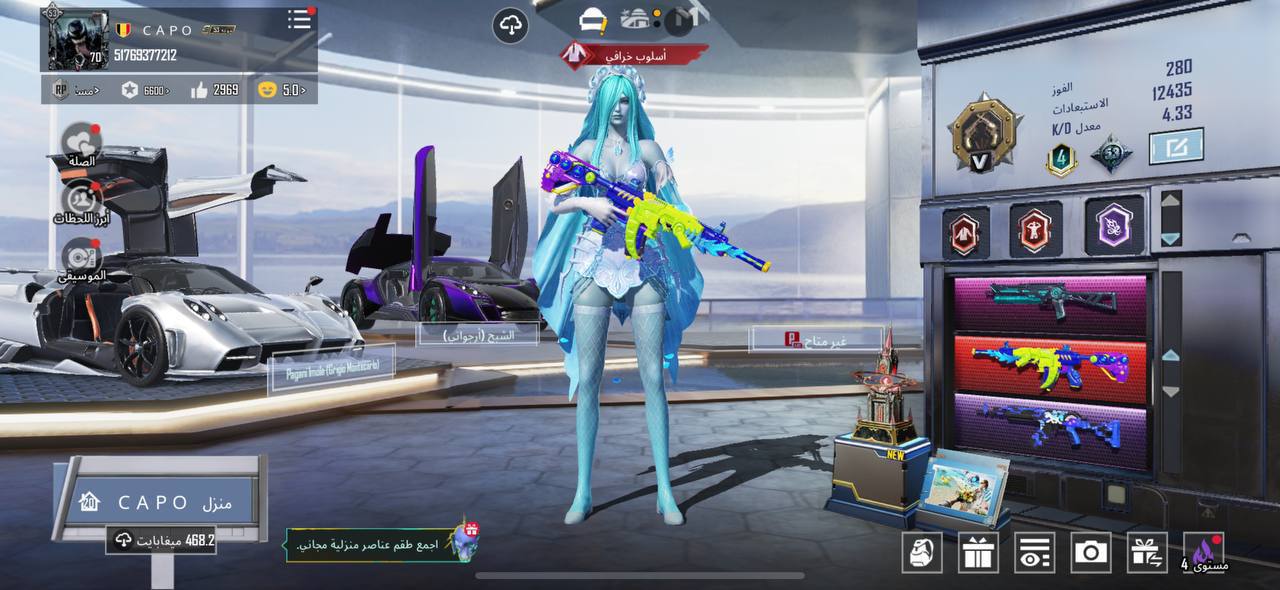Open the smiley face 5.0 rating
The width and height of the screenshot is (1280, 590).
click(281, 90)
